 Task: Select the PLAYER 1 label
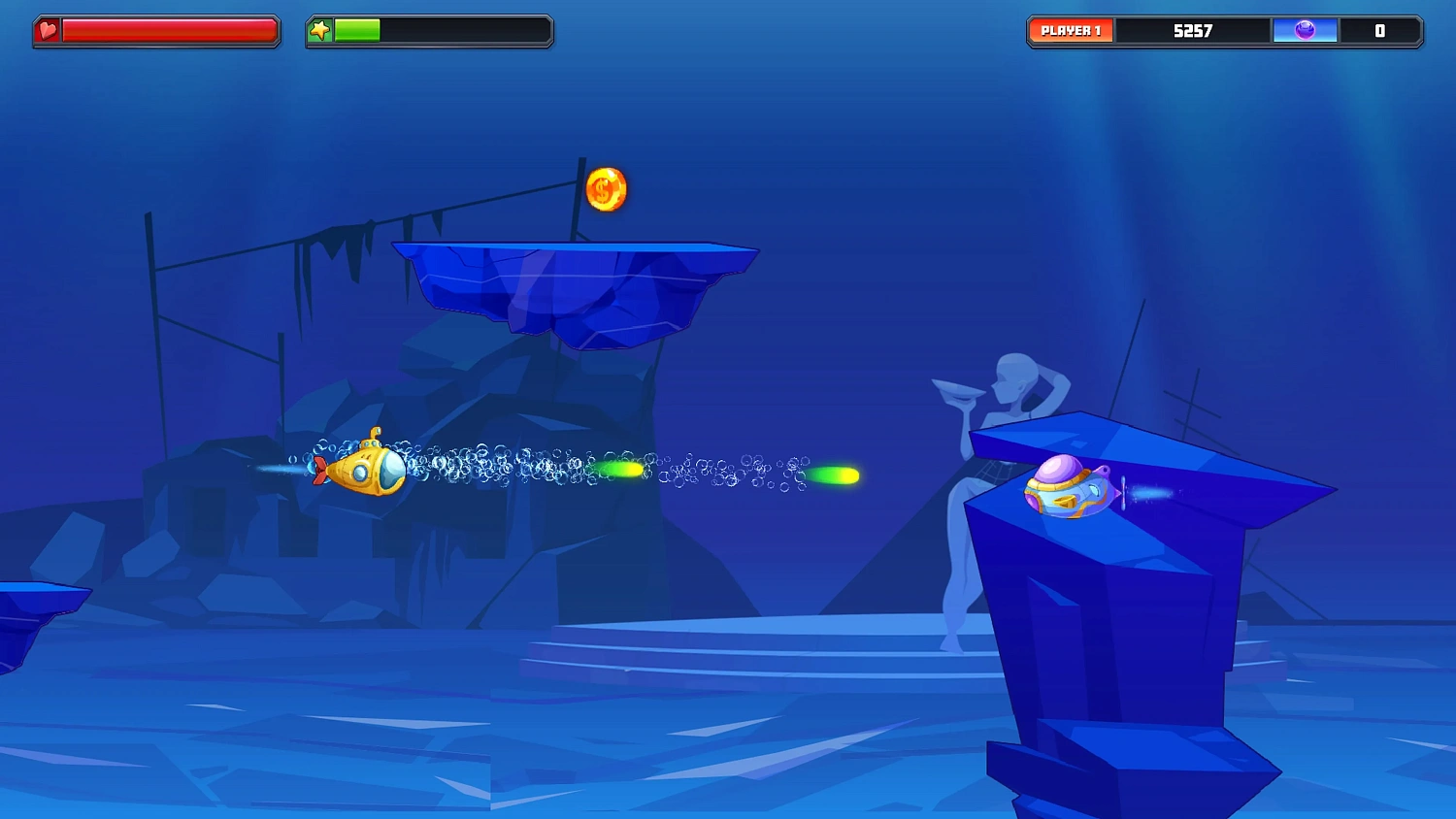tap(1070, 29)
